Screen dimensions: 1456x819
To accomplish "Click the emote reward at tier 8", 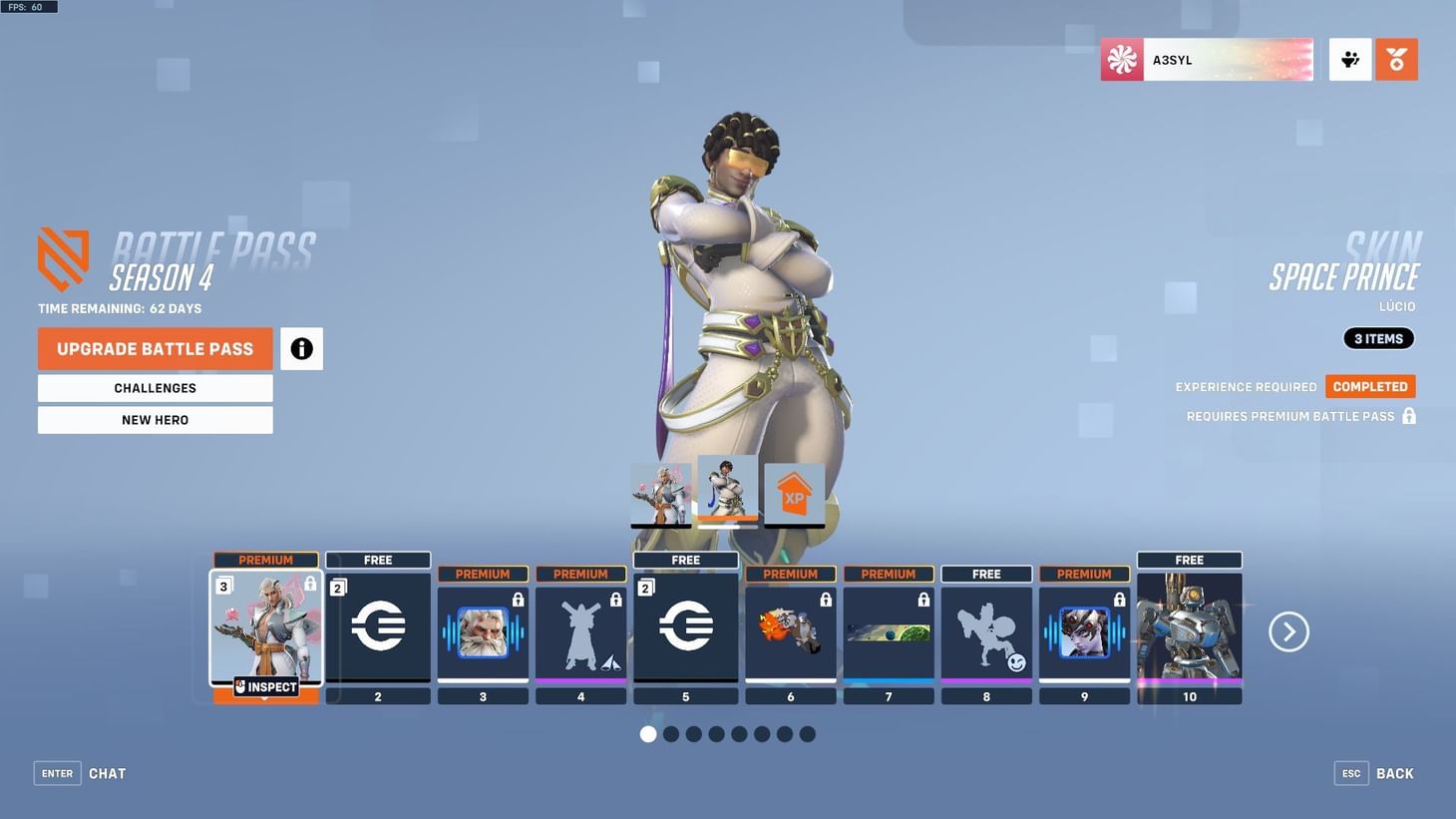I will (986, 630).
